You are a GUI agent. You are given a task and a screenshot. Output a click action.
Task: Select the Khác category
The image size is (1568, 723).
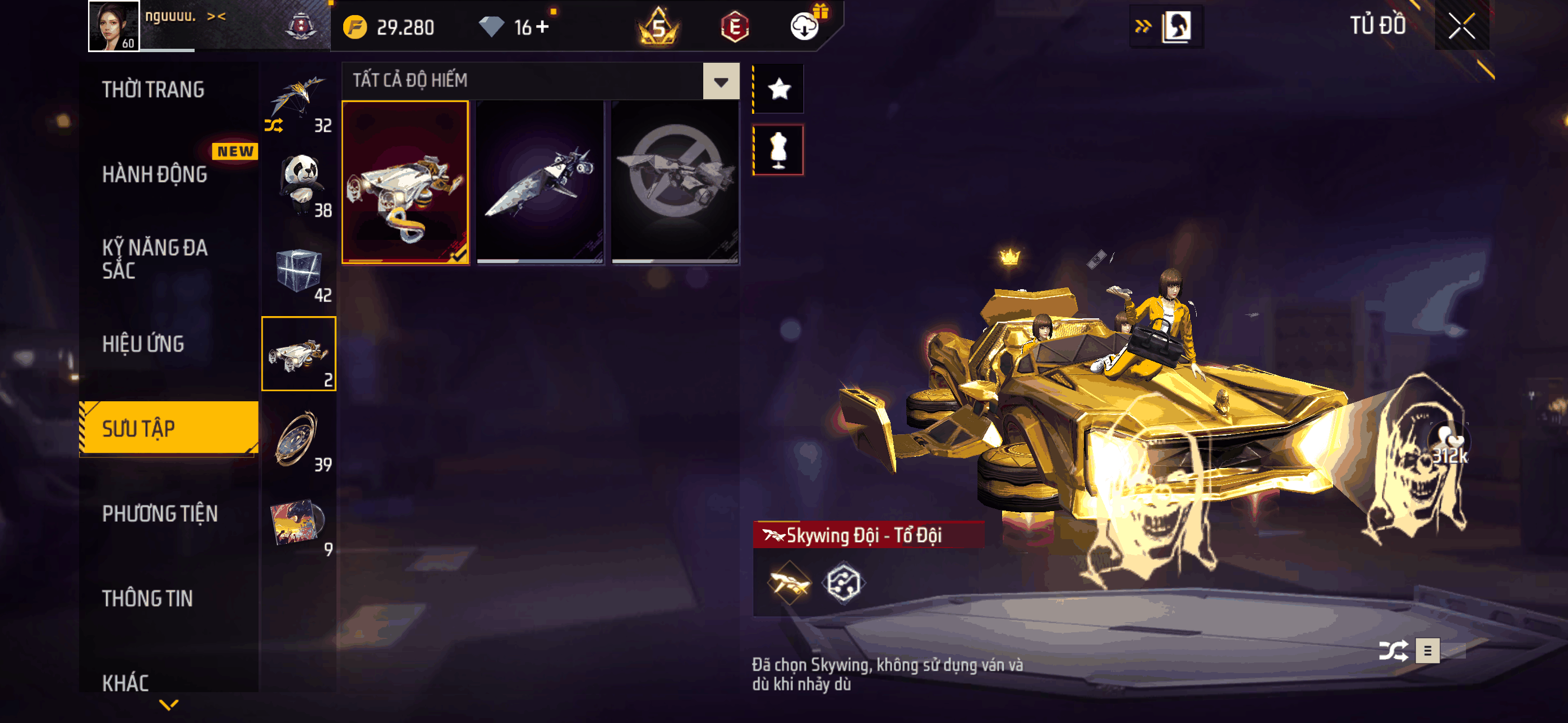pos(126,683)
